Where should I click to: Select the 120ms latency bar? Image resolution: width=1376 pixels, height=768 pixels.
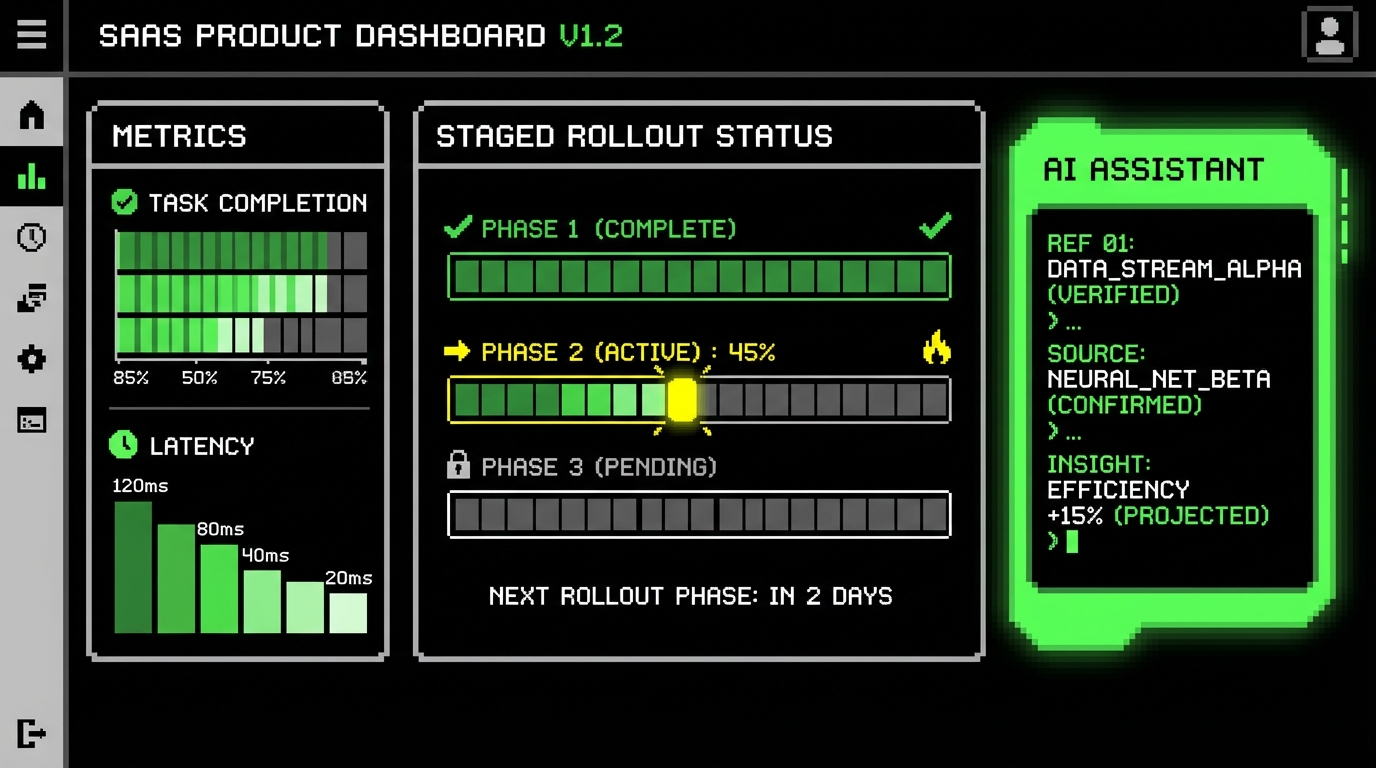[x=133, y=567]
